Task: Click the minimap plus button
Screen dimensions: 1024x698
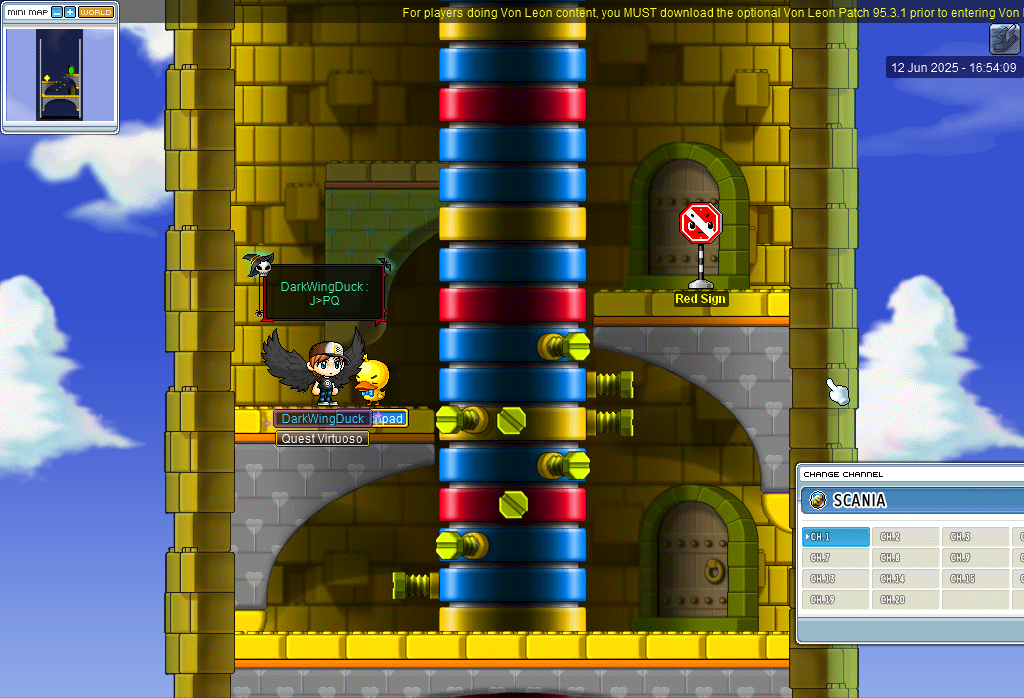Action: (x=70, y=12)
